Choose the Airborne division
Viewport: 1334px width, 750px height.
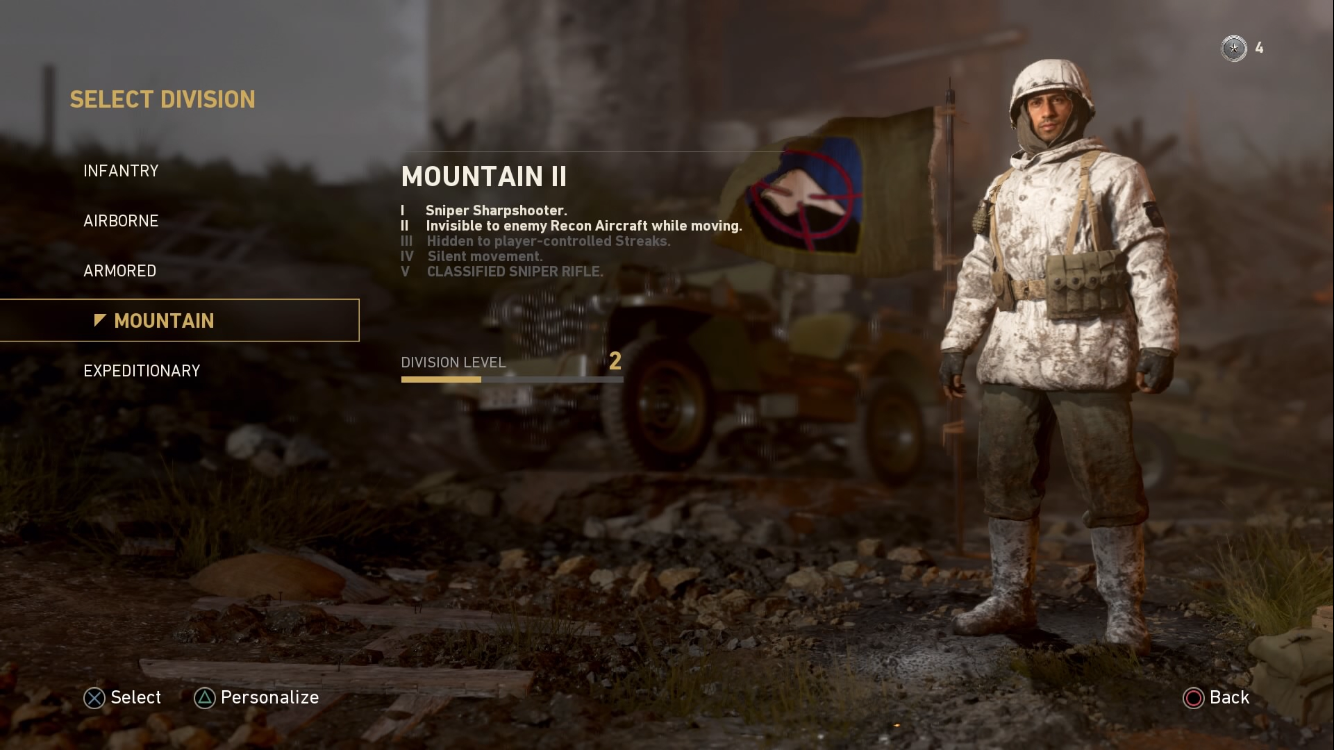[121, 221]
